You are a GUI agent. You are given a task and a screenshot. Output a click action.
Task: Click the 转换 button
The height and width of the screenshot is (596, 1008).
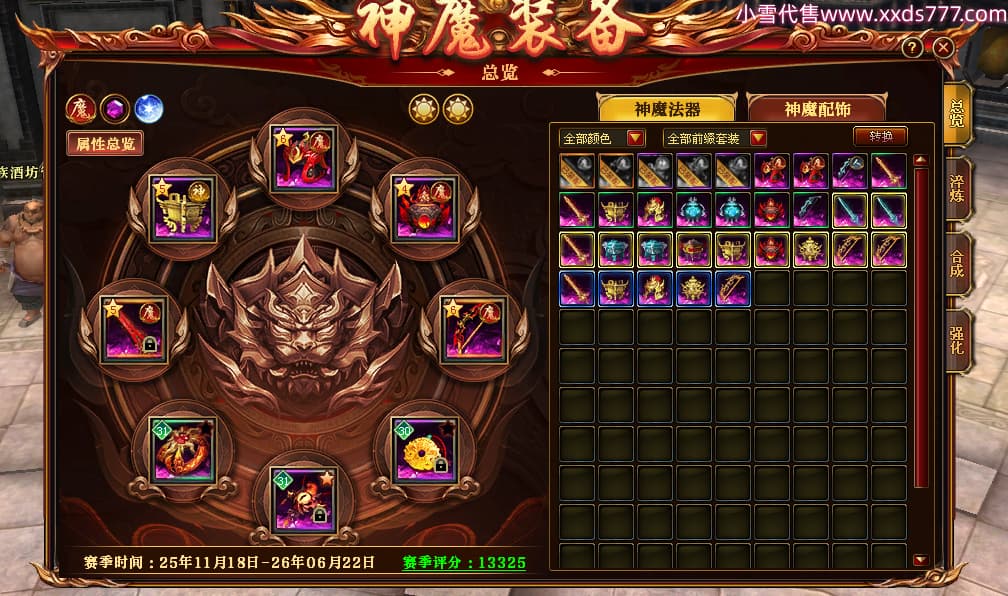pyautogui.click(x=880, y=137)
